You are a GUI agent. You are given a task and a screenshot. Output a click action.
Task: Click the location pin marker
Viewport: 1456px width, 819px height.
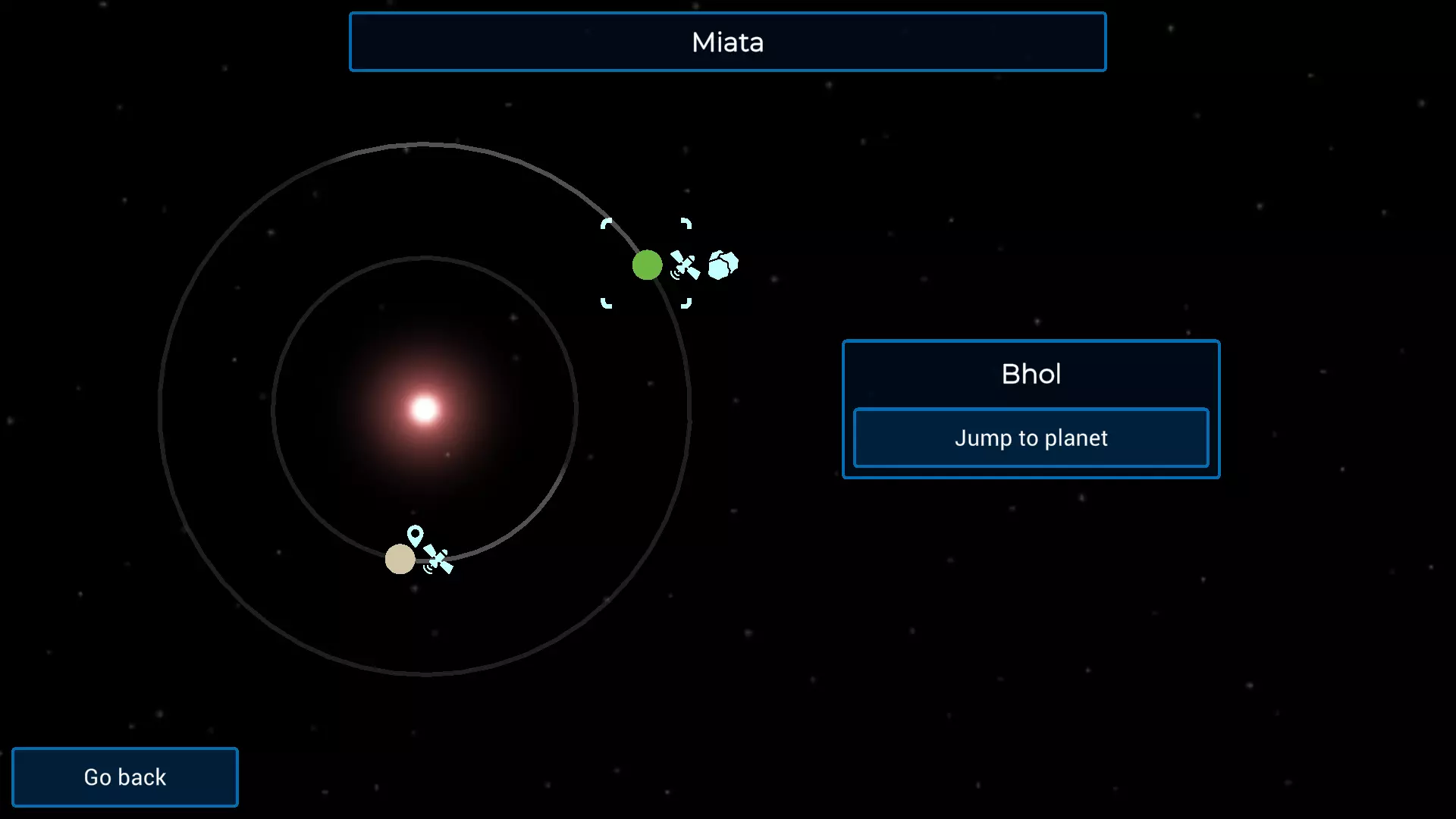[x=415, y=535]
